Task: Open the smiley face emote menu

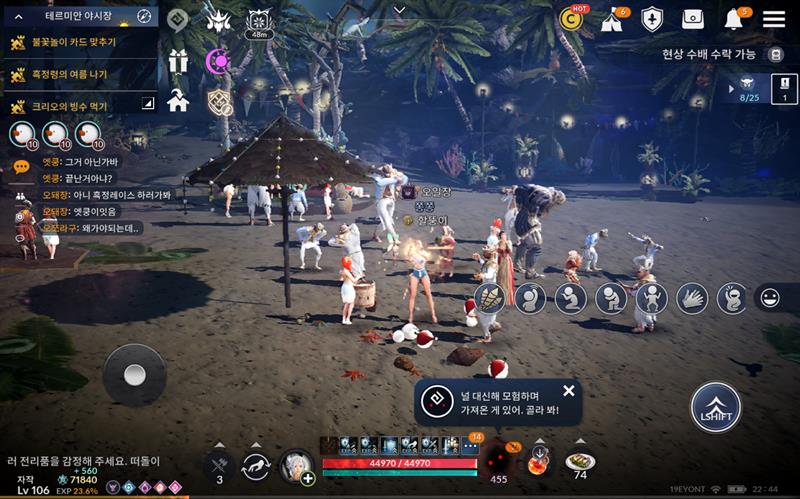Action: [x=770, y=297]
